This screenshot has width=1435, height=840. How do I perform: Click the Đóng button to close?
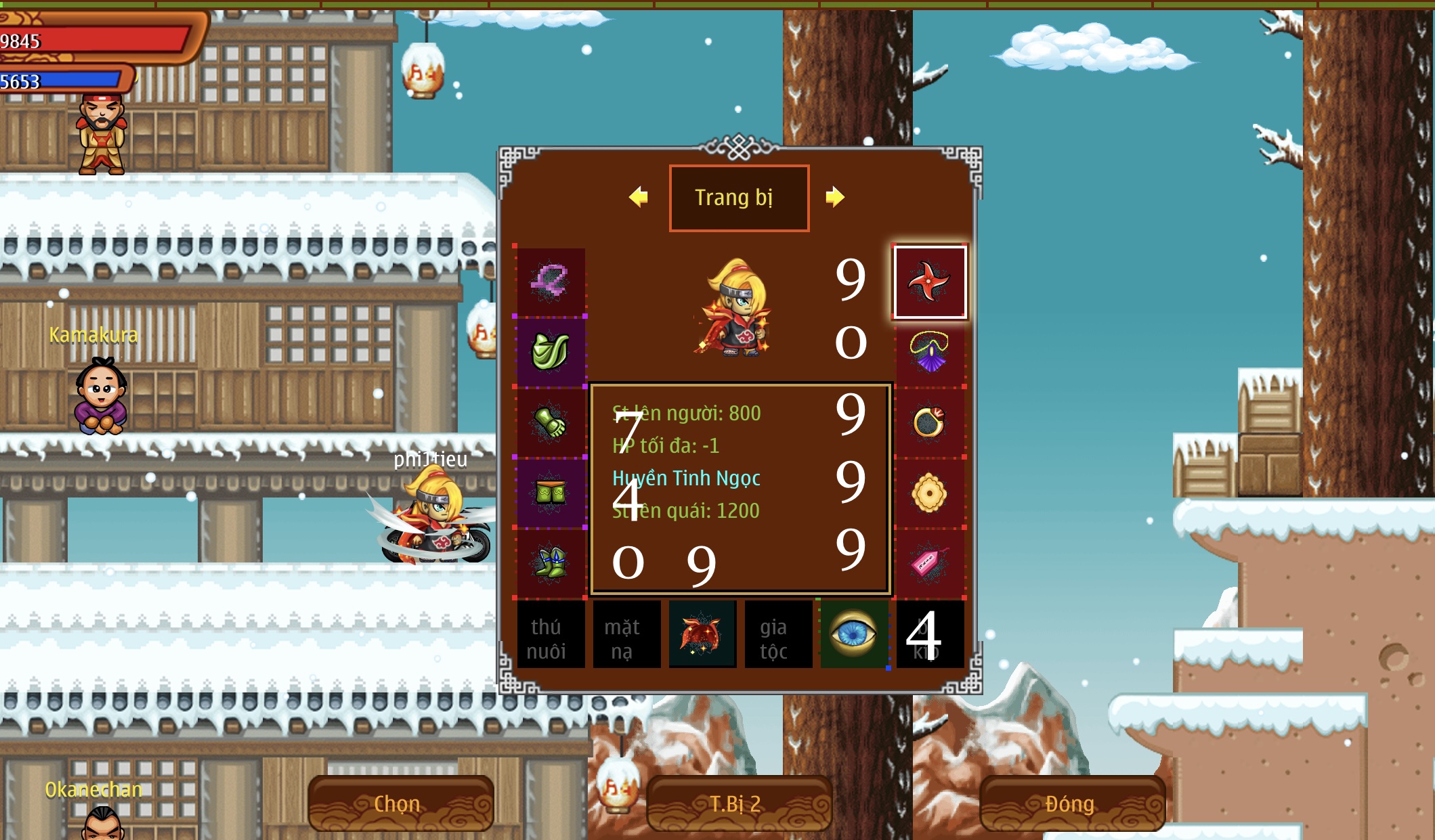tap(1070, 803)
